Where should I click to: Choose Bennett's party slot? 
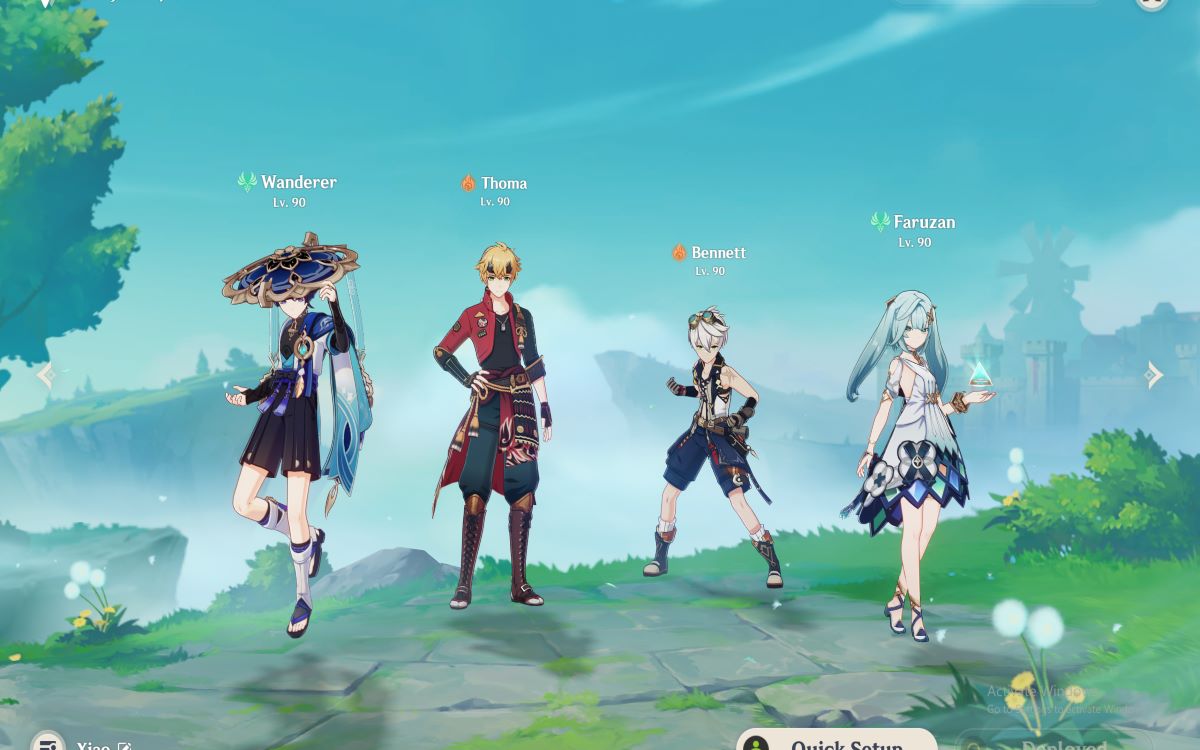[713, 440]
